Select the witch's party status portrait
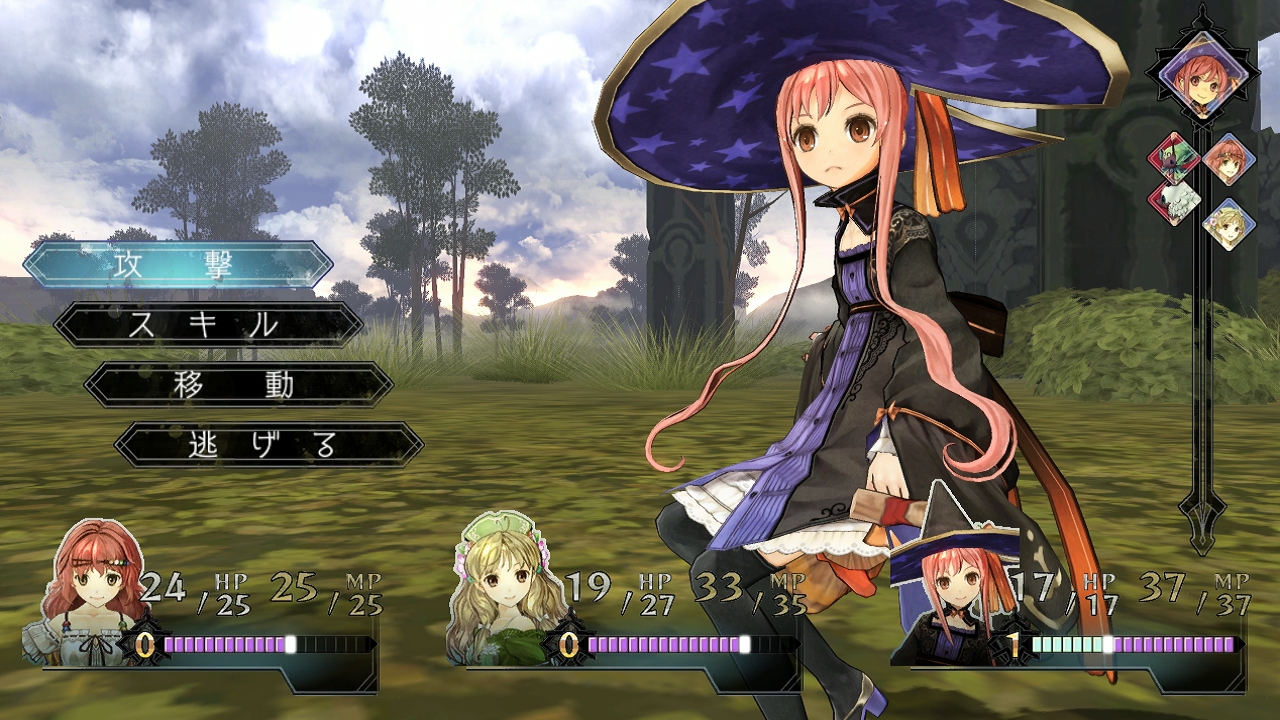Viewport: 1280px width, 720px height. [x=951, y=590]
